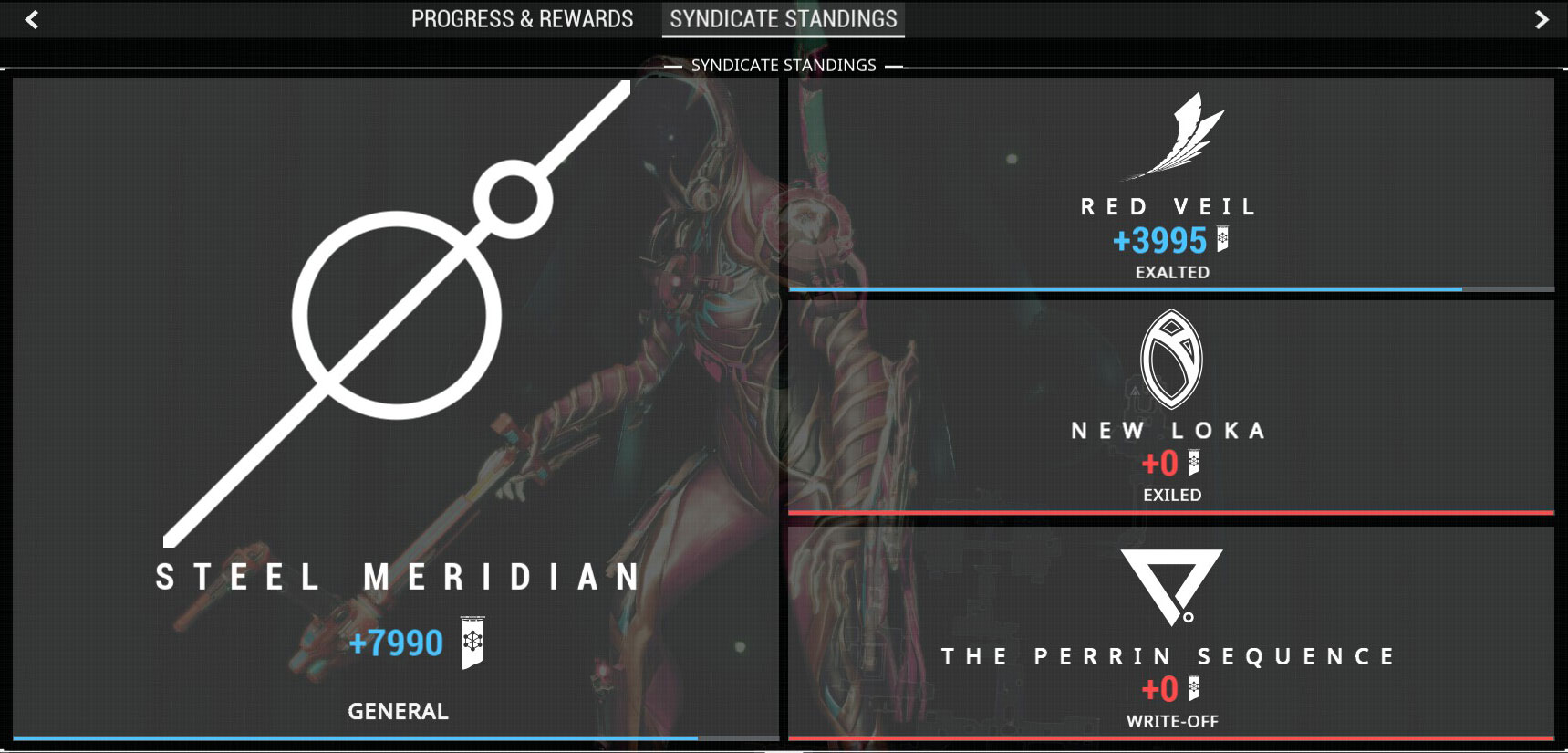Click the WRITE-OFF rank under The Perrin Sequence
1568x753 pixels.
pos(1171,721)
